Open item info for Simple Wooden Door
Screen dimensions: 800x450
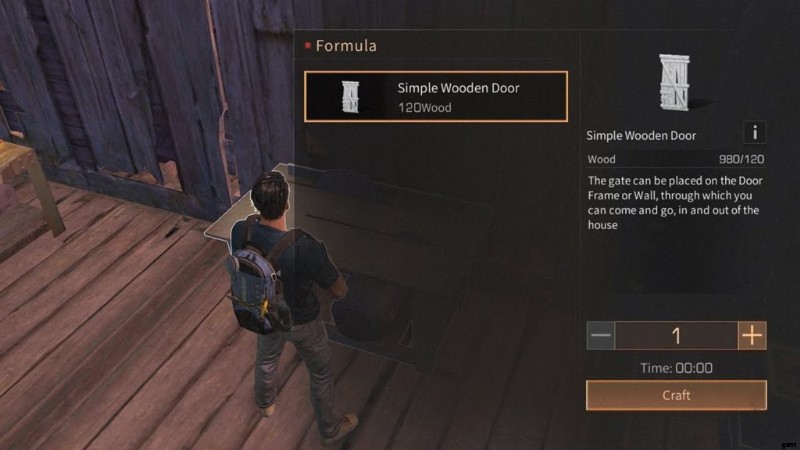755,133
